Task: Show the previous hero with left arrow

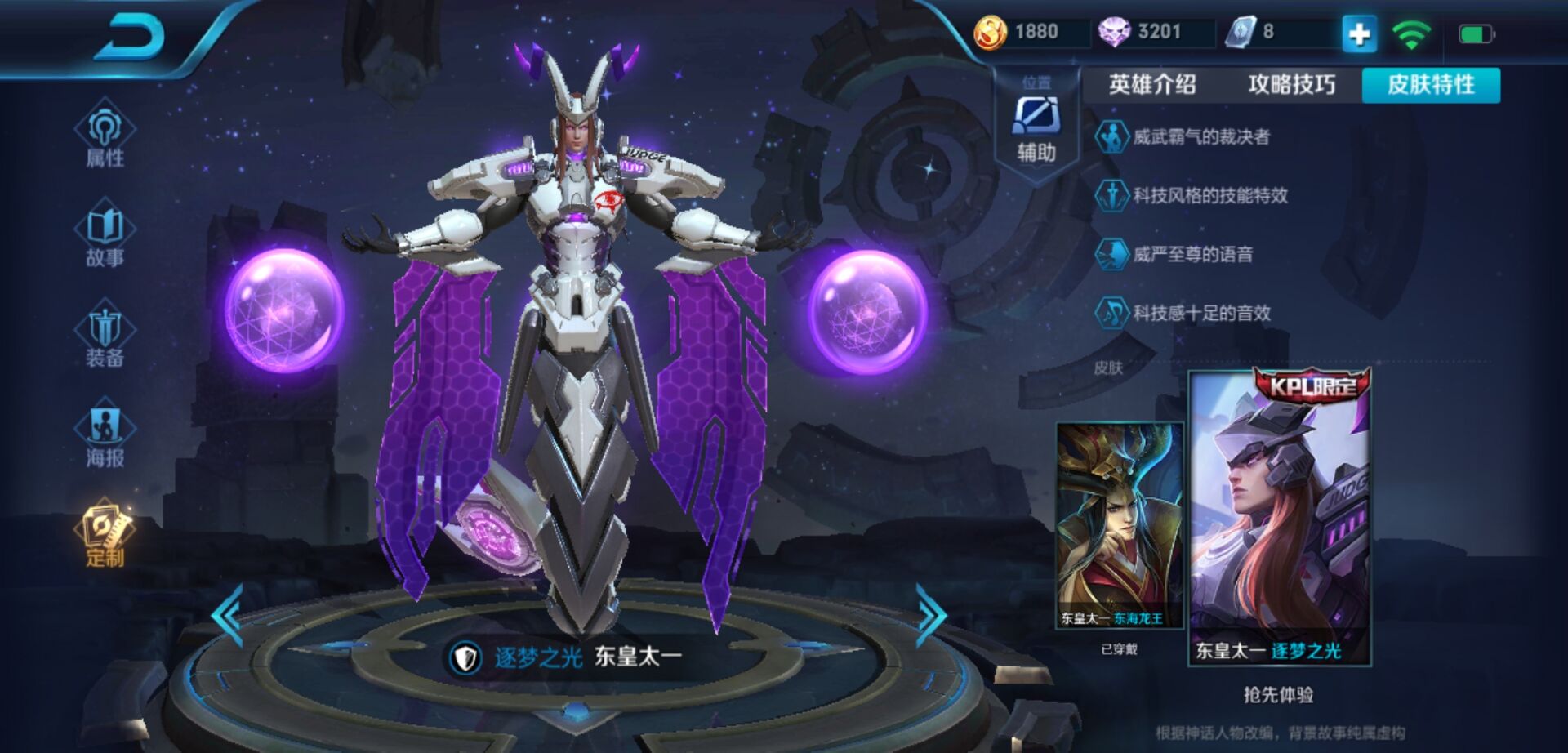Action: coord(228,616)
